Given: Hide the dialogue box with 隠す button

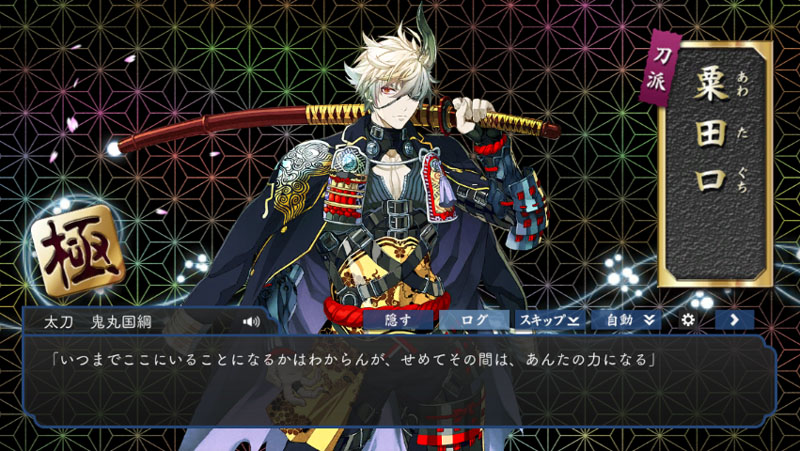Looking at the screenshot, I should point(398,320).
